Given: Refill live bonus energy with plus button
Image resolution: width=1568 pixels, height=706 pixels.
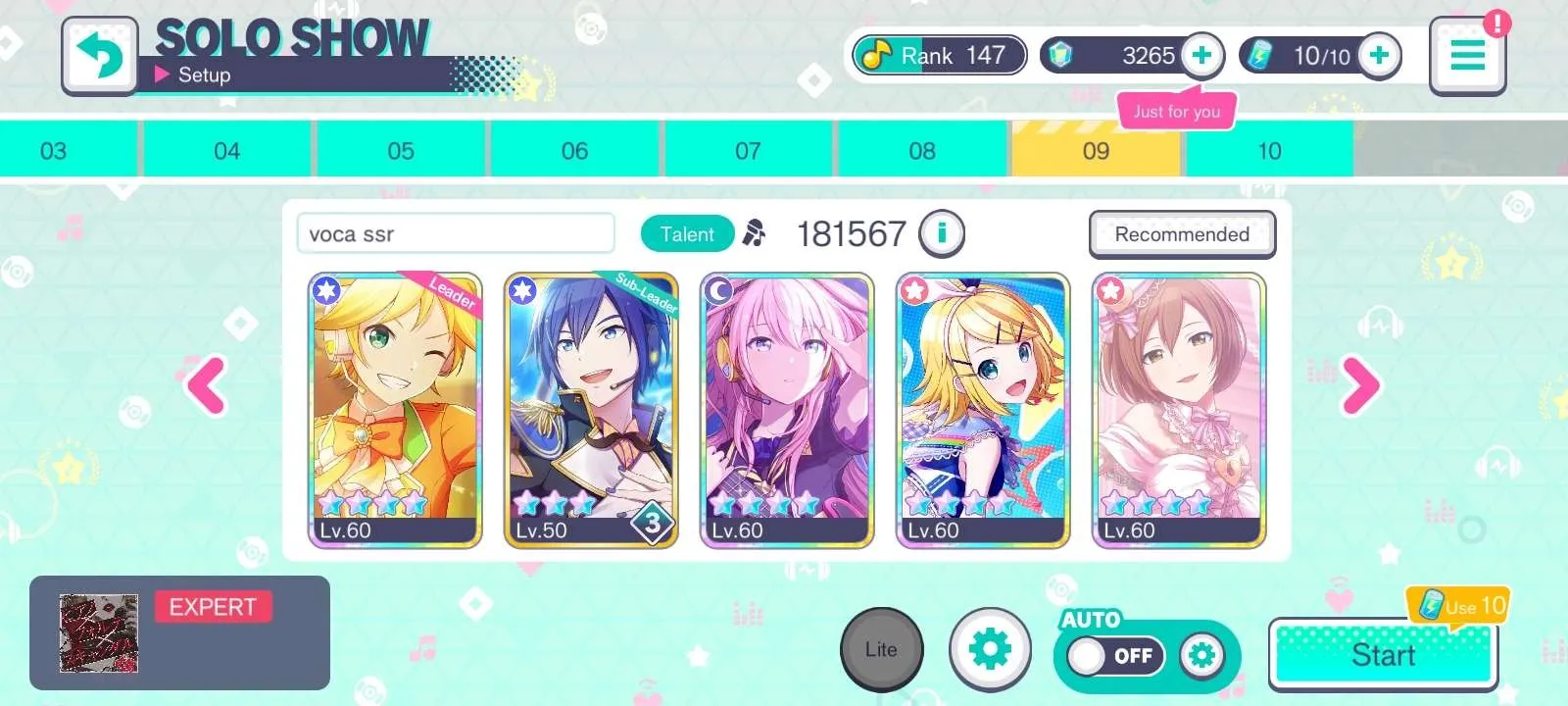Looking at the screenshot, I should (x=1379, y=55).
